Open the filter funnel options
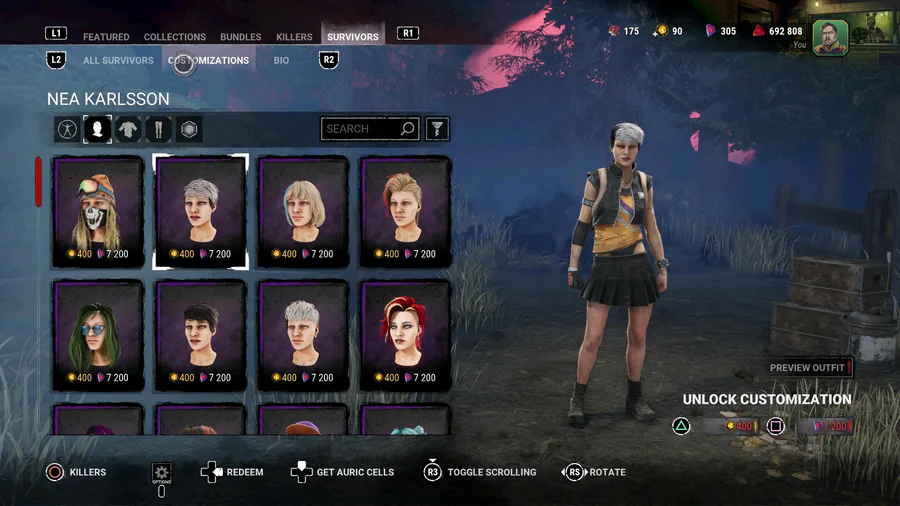The height and width of the screenshot is (506, 900). click(437, 129)
